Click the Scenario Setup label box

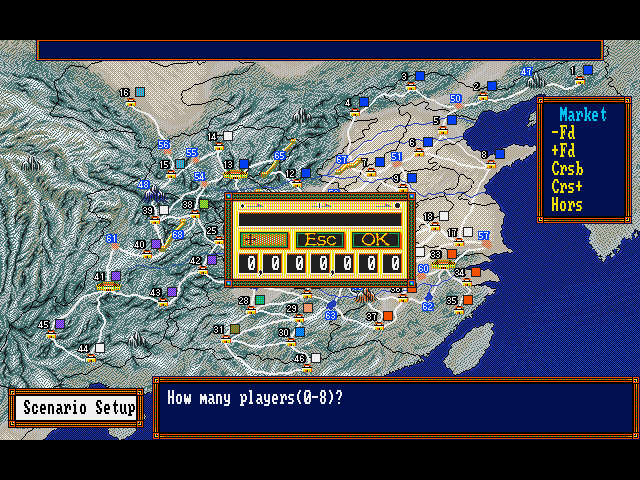(79, 408)
